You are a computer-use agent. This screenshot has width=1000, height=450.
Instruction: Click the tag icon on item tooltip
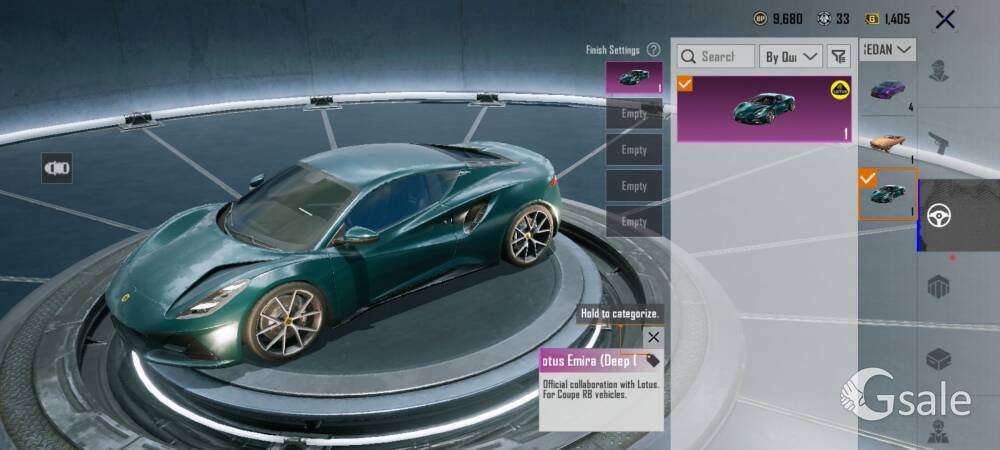click(652, 360)
